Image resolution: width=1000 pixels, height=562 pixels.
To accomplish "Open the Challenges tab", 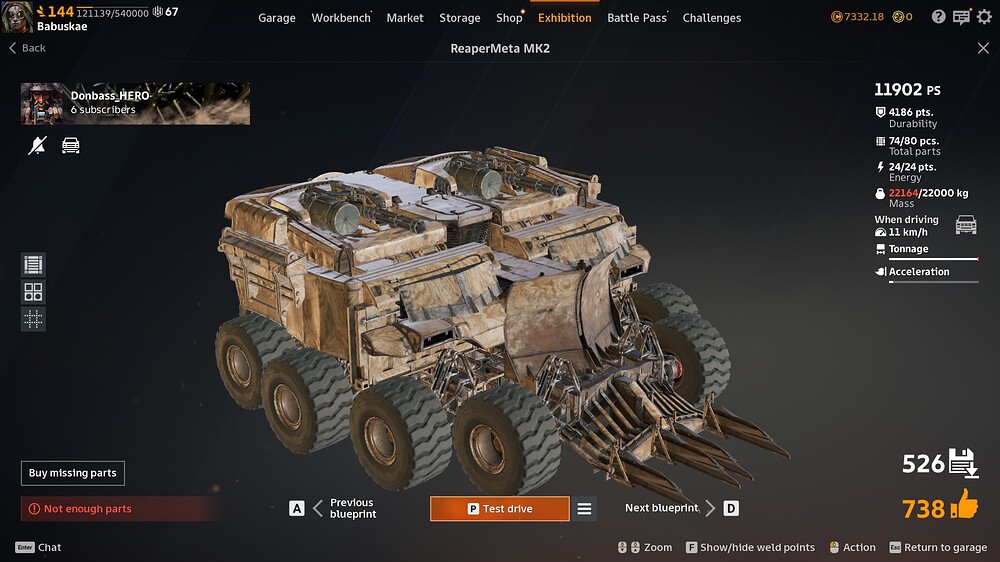I will 712,17.
